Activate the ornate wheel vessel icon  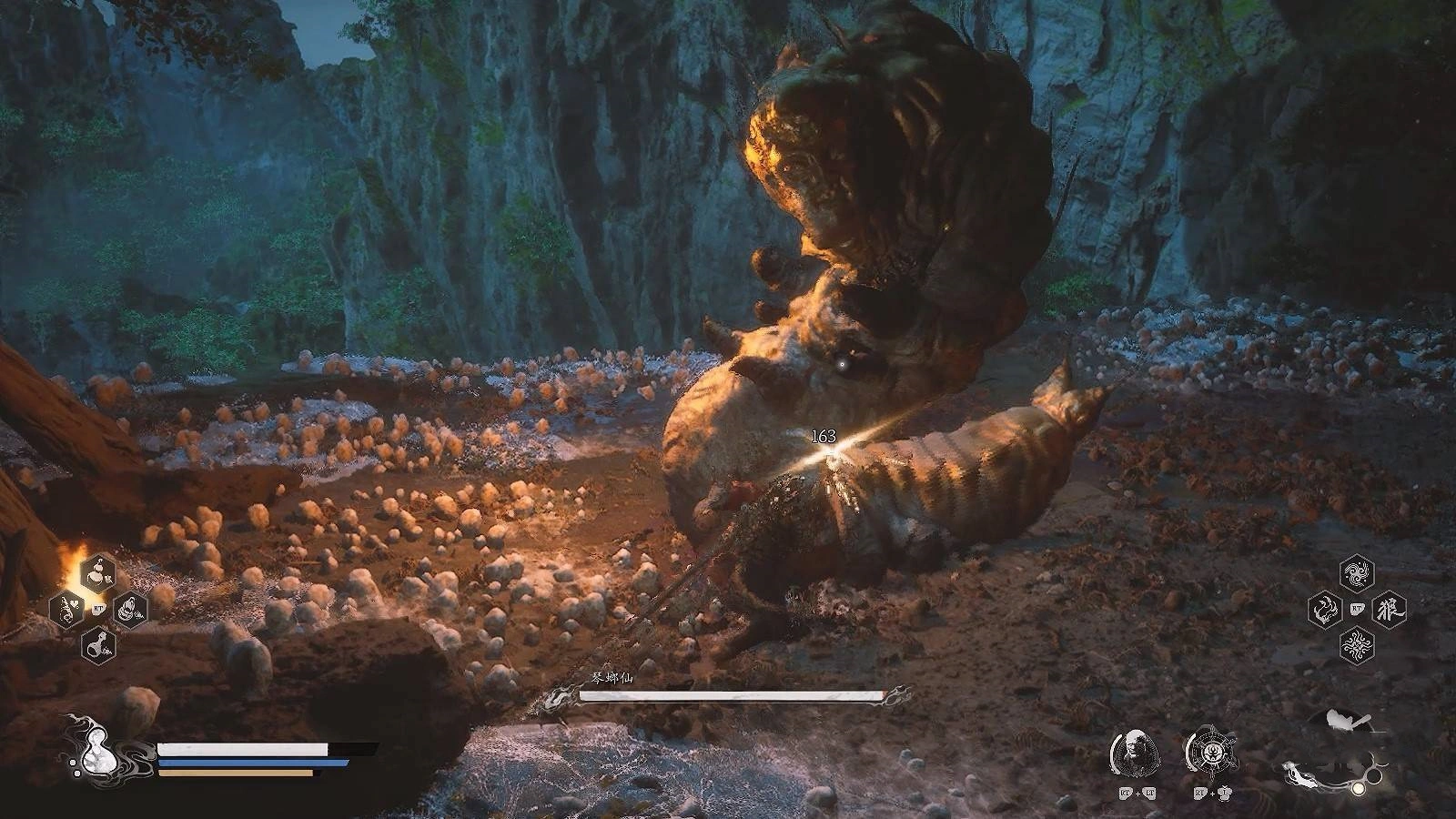pyautogui.click(x=1208, y=753)
